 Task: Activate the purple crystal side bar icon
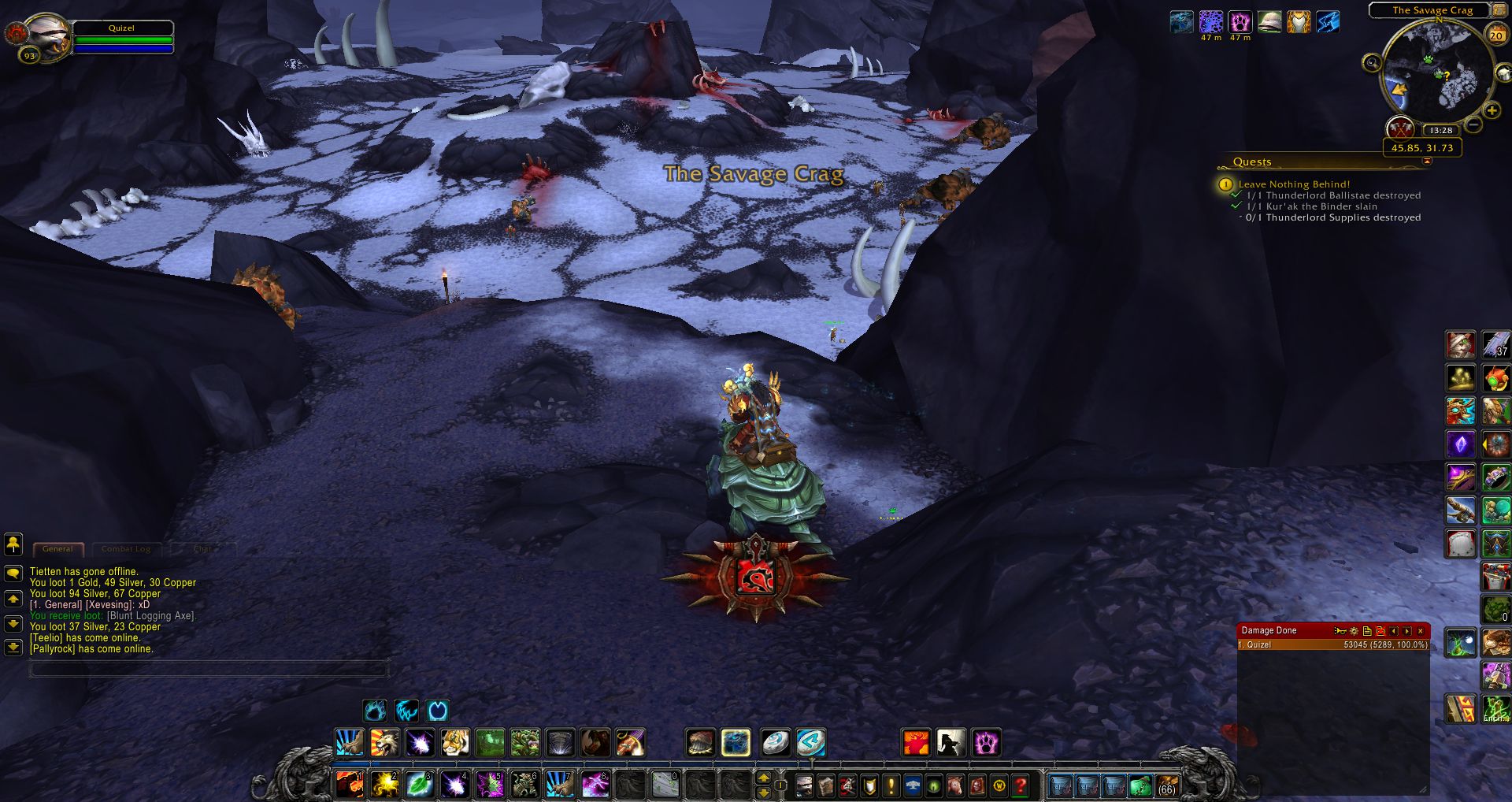(x=1460, y=444)
